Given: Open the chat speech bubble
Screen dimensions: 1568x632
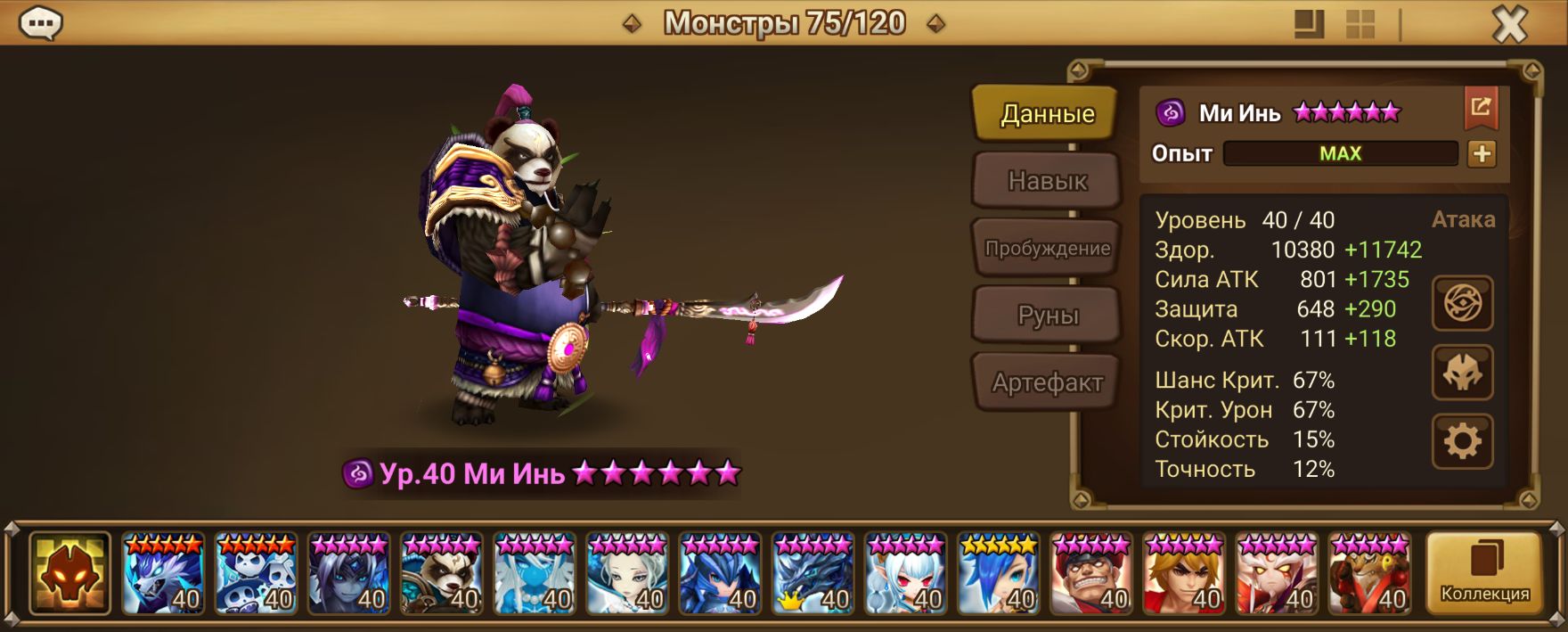Looking at the screenshot, I should (41, 24).
